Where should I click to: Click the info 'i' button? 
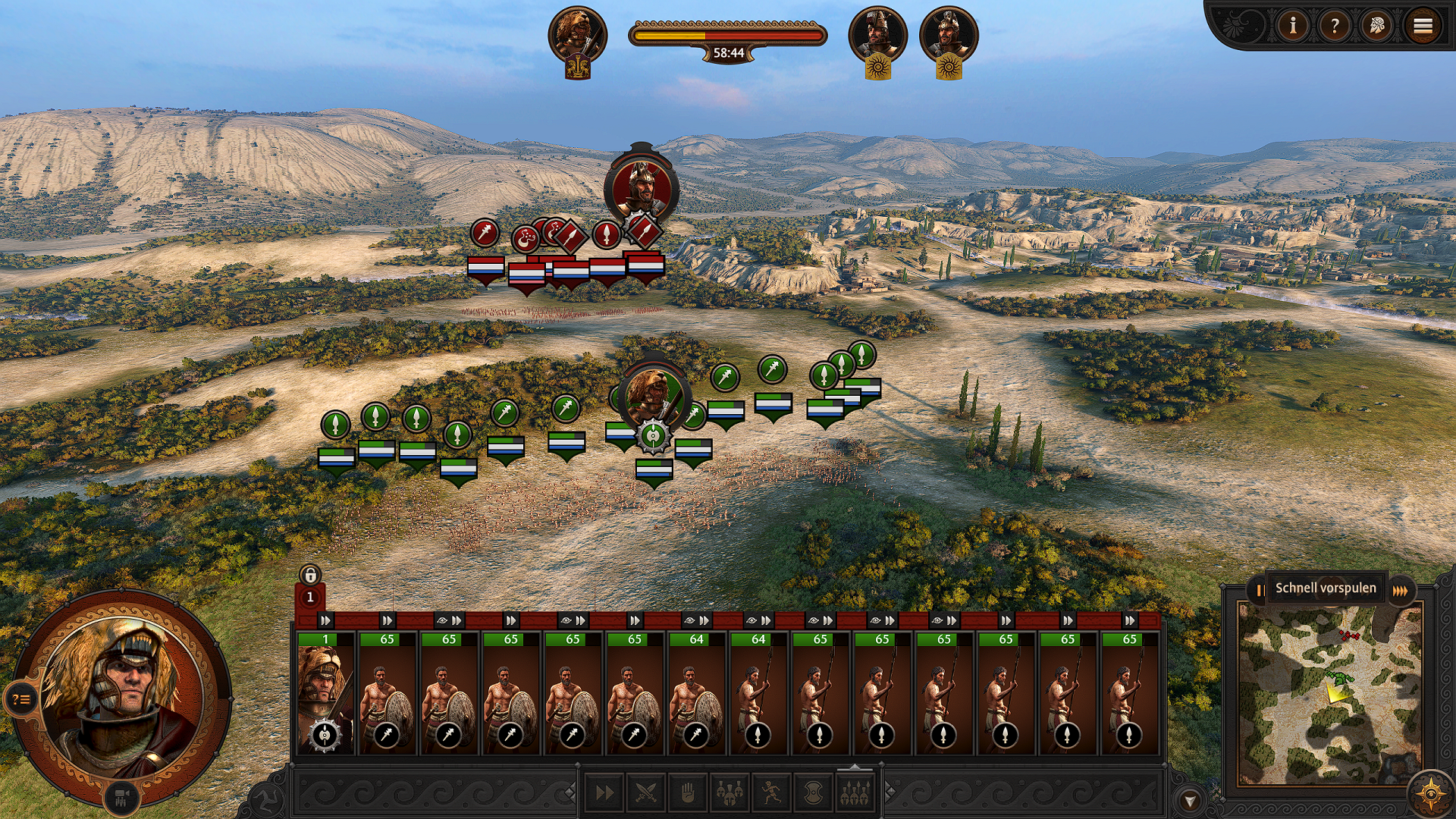point(1293,27)
